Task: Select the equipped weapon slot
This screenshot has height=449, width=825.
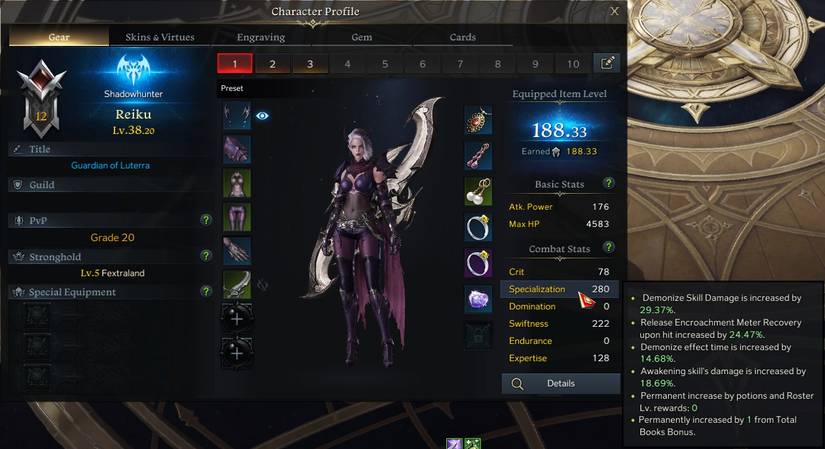Action: 236,285
